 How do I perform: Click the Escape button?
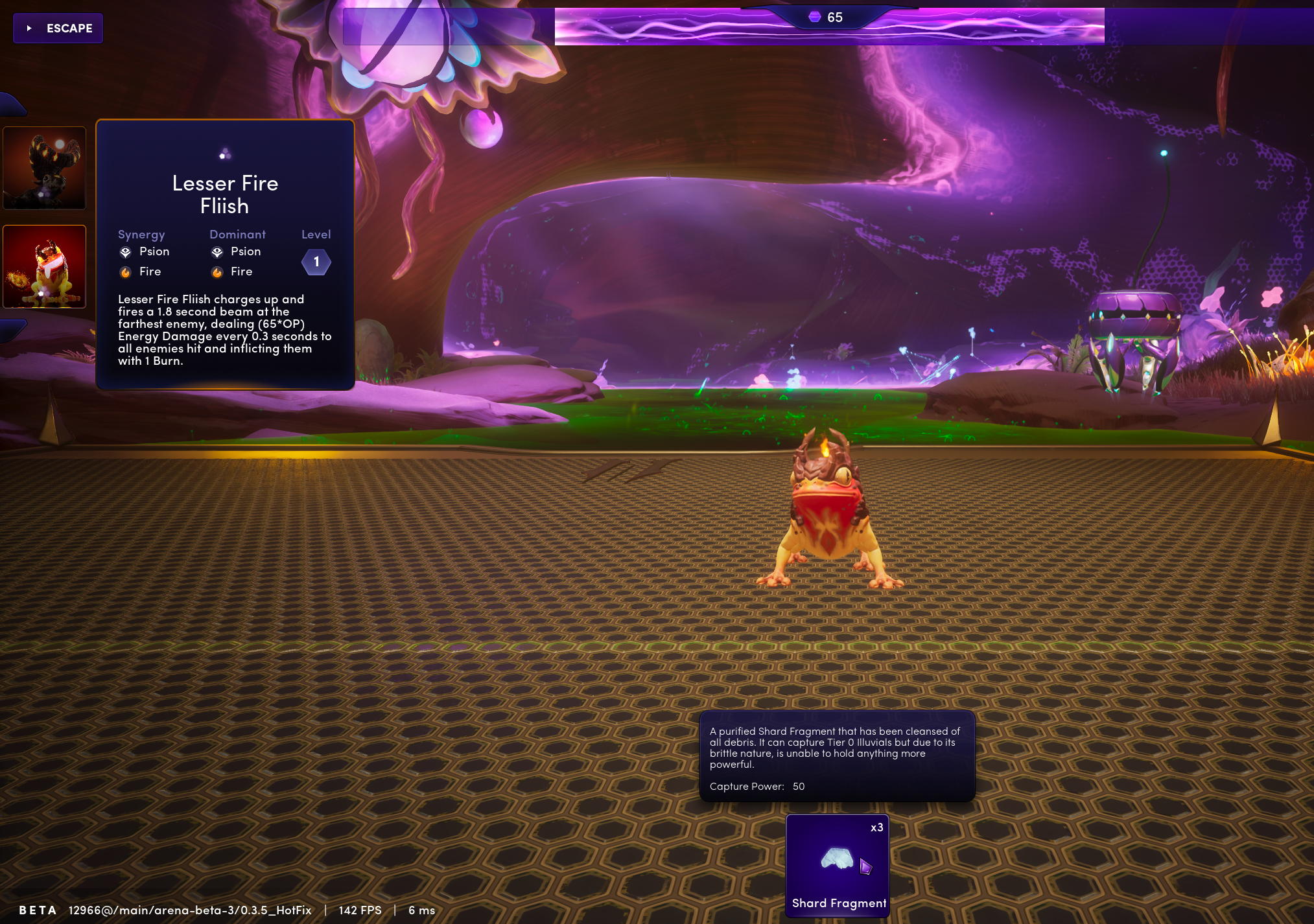click(58, 29)
